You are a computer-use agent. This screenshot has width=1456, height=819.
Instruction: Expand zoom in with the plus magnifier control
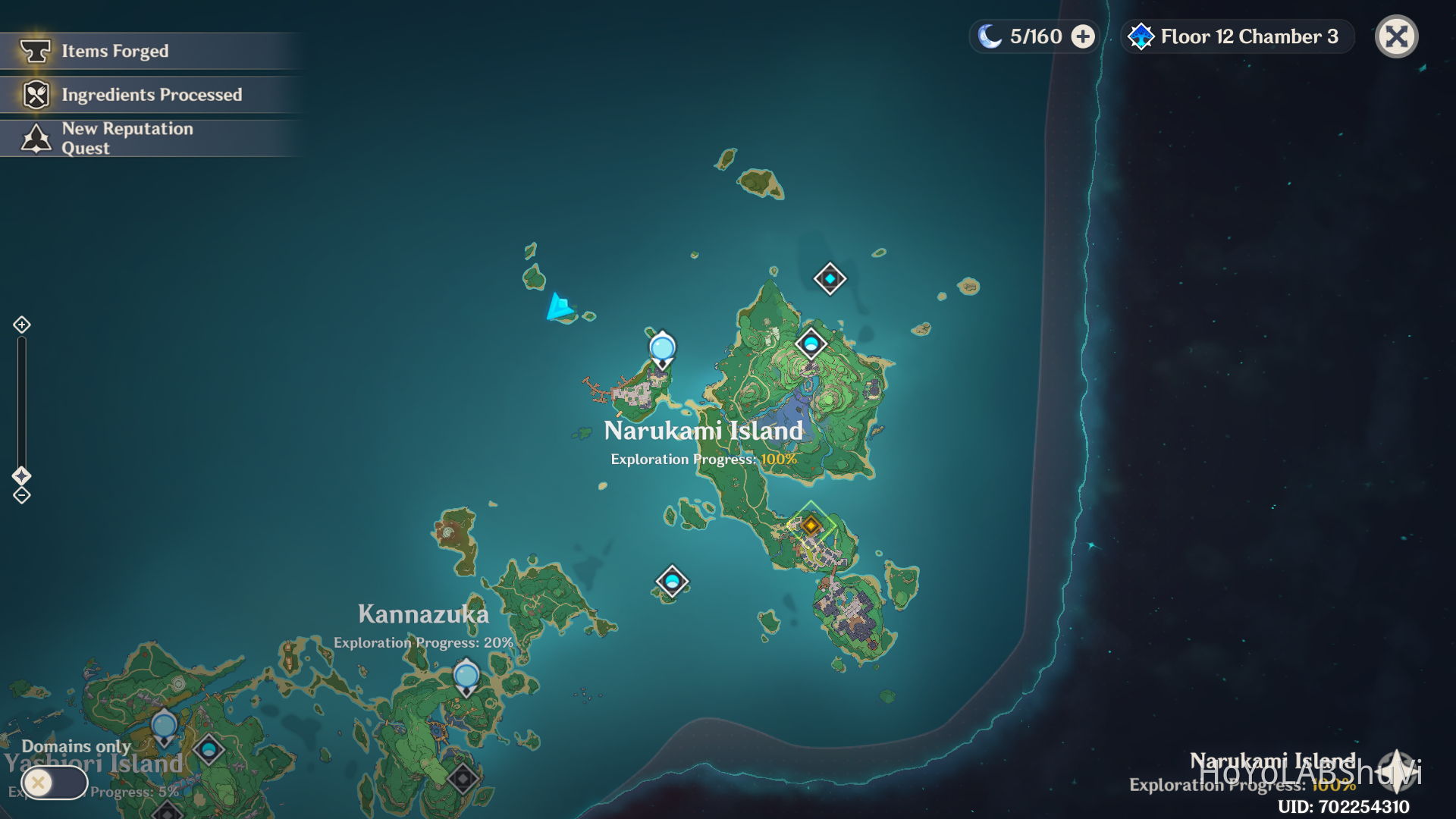click(x=20, y=325)
